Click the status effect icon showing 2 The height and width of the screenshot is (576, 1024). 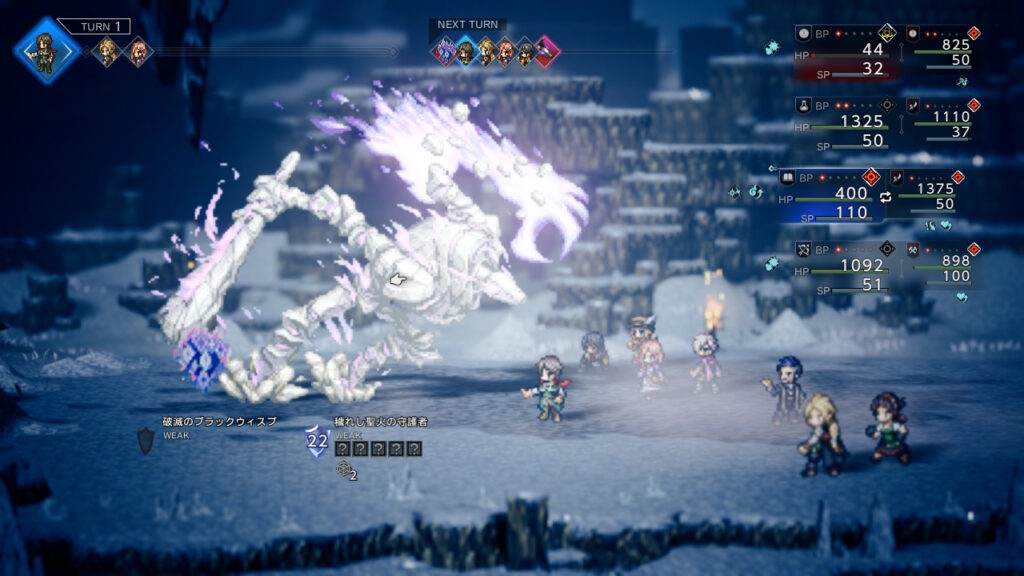point(346,469)
